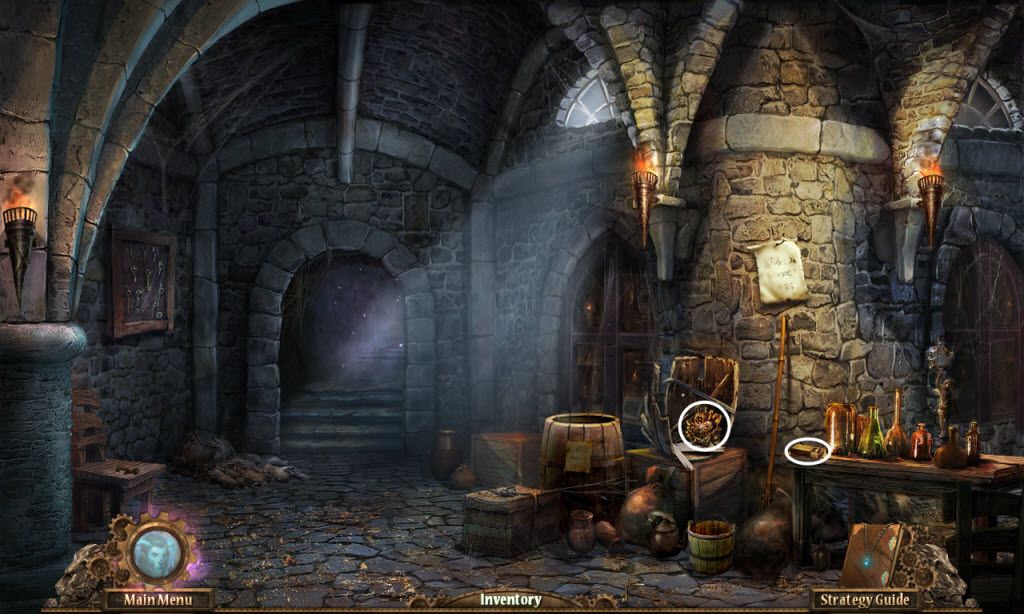Open the Main Menu
The height and width of the screenshot is (614, 1024).
pos(156,600)
